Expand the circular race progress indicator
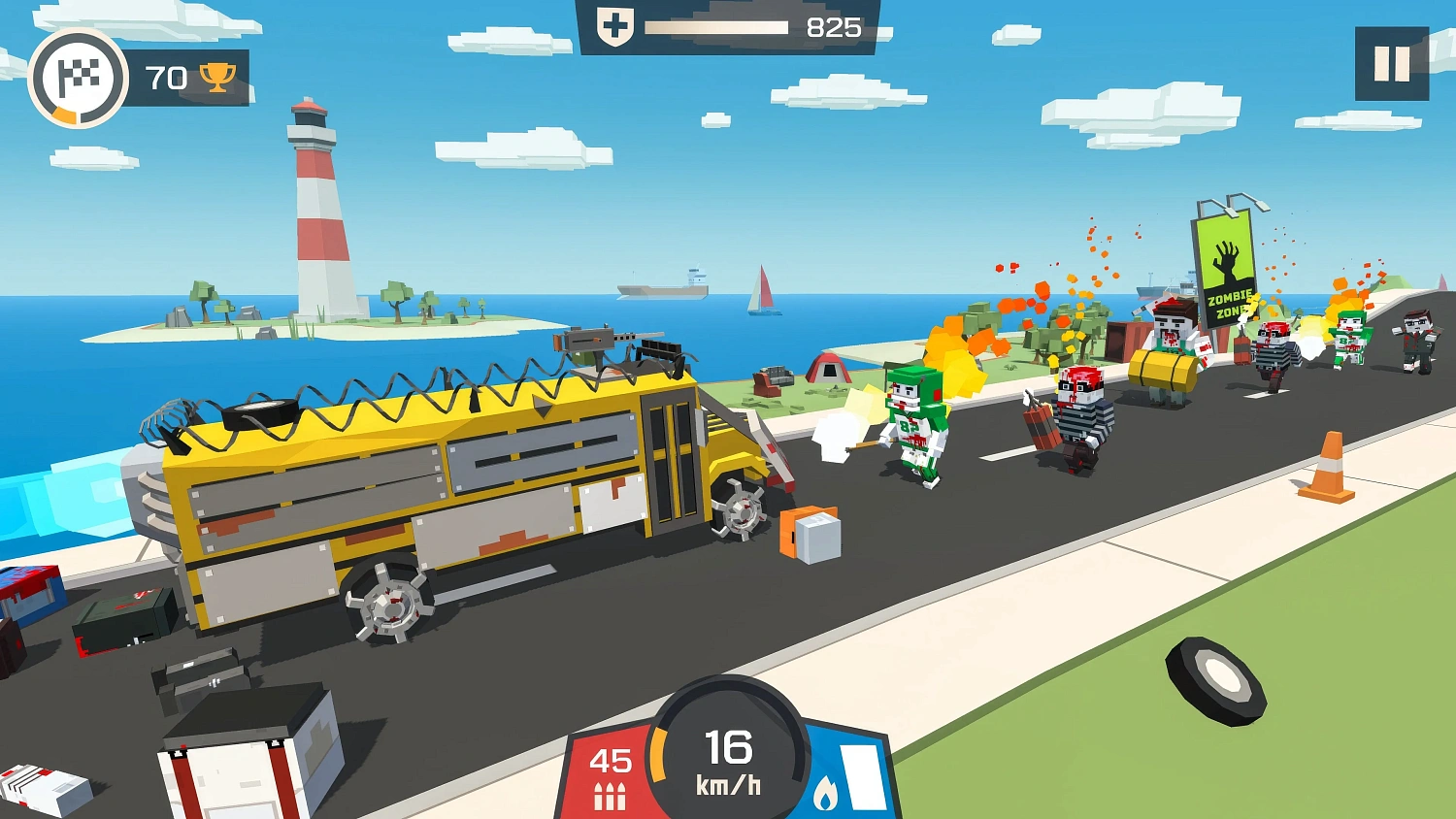Viewport: 1456px width, 819px height. (80, 79)
